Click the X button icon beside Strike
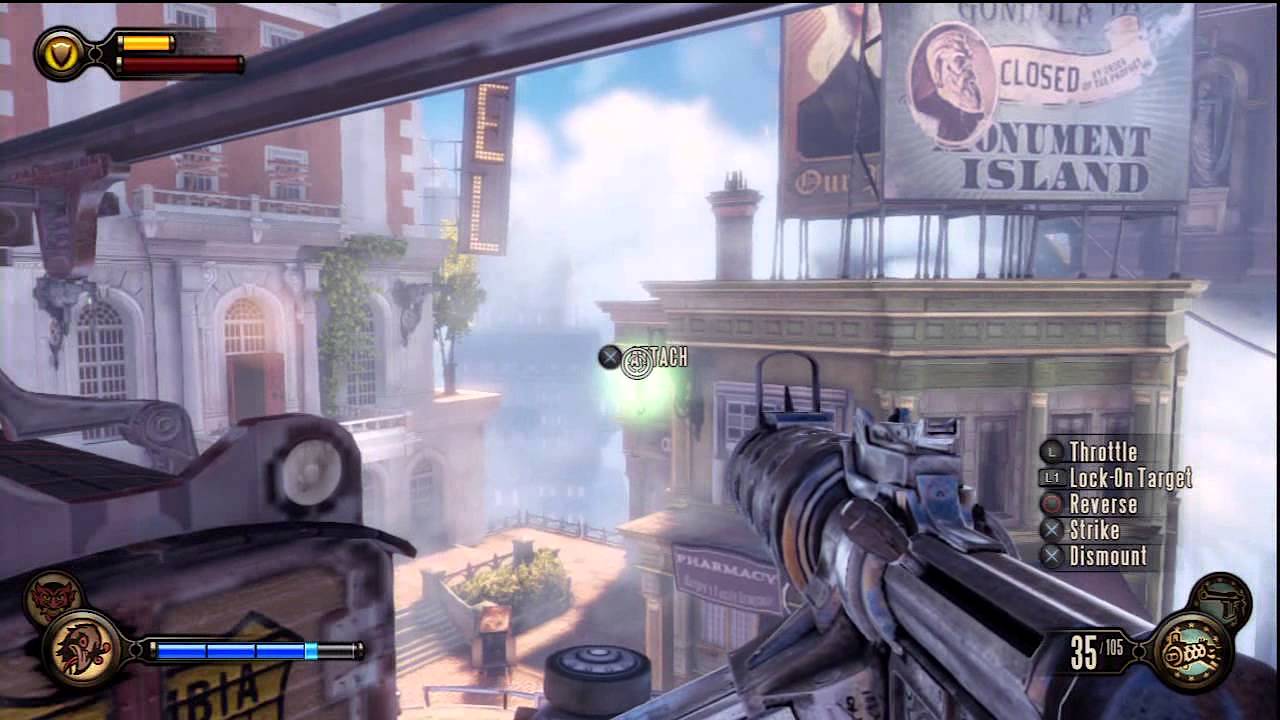The width and height of the screenshot is (1280, 720). pos(1053,531)
